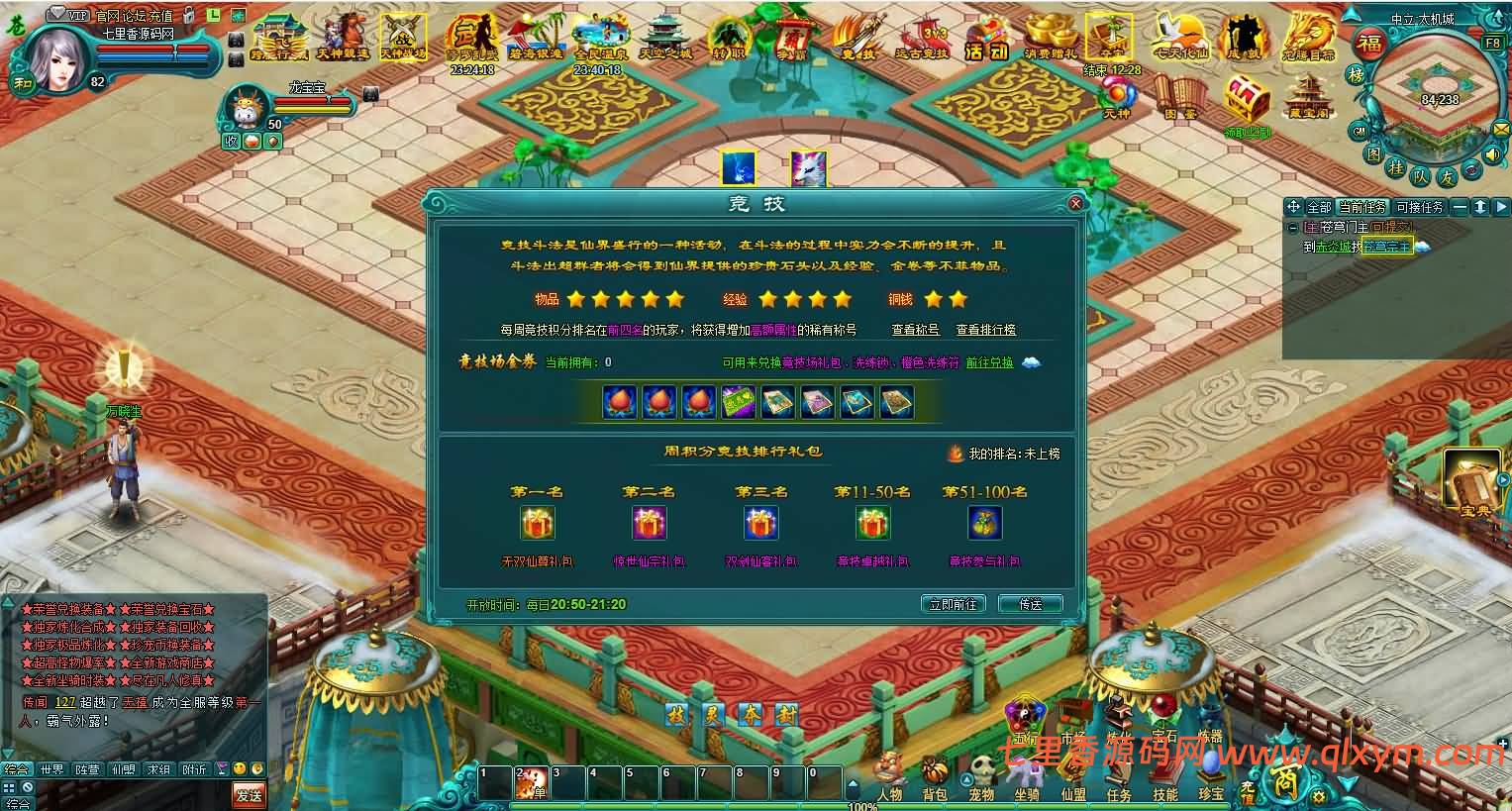Follow the 前往兑换 exchange link
Viewport: 1512px width, 811px height.
coord(990,362)
